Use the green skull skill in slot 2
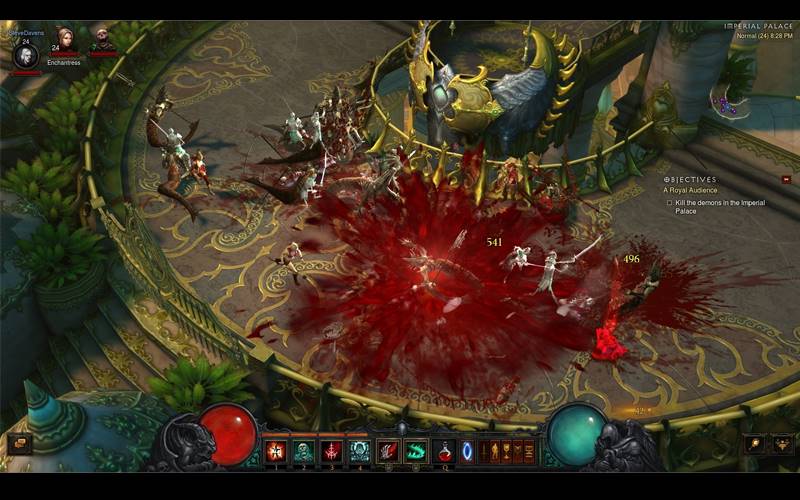800x500 pixels. click(303, 451)
